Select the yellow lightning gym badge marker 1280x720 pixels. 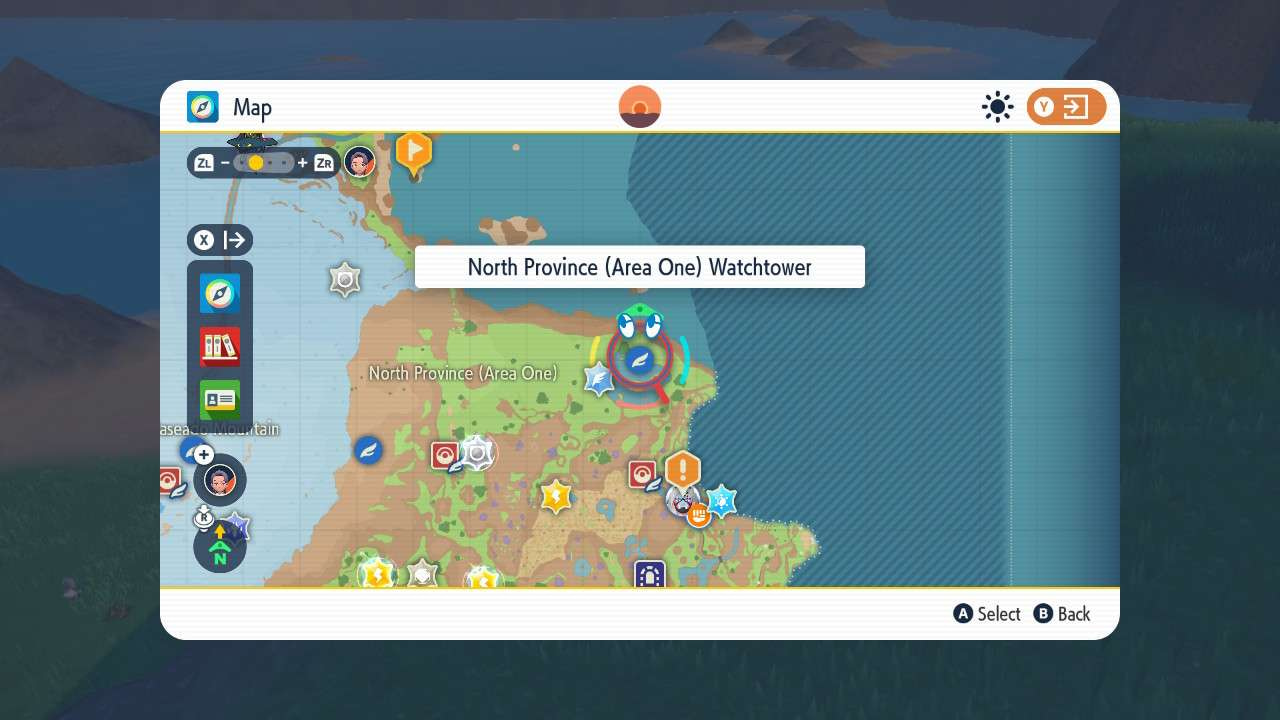coord(556,495)
